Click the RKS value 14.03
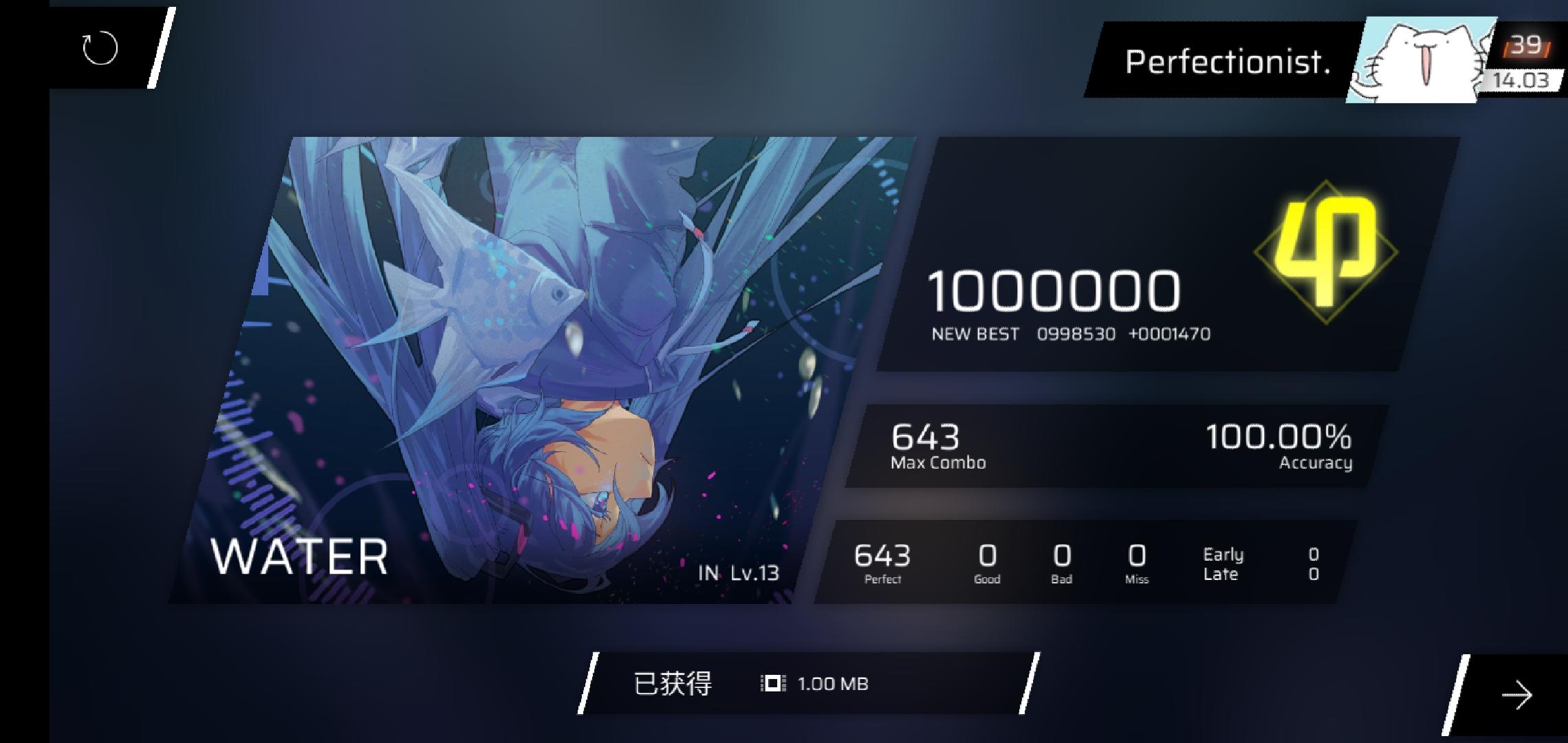 [x=1523, y=81]
